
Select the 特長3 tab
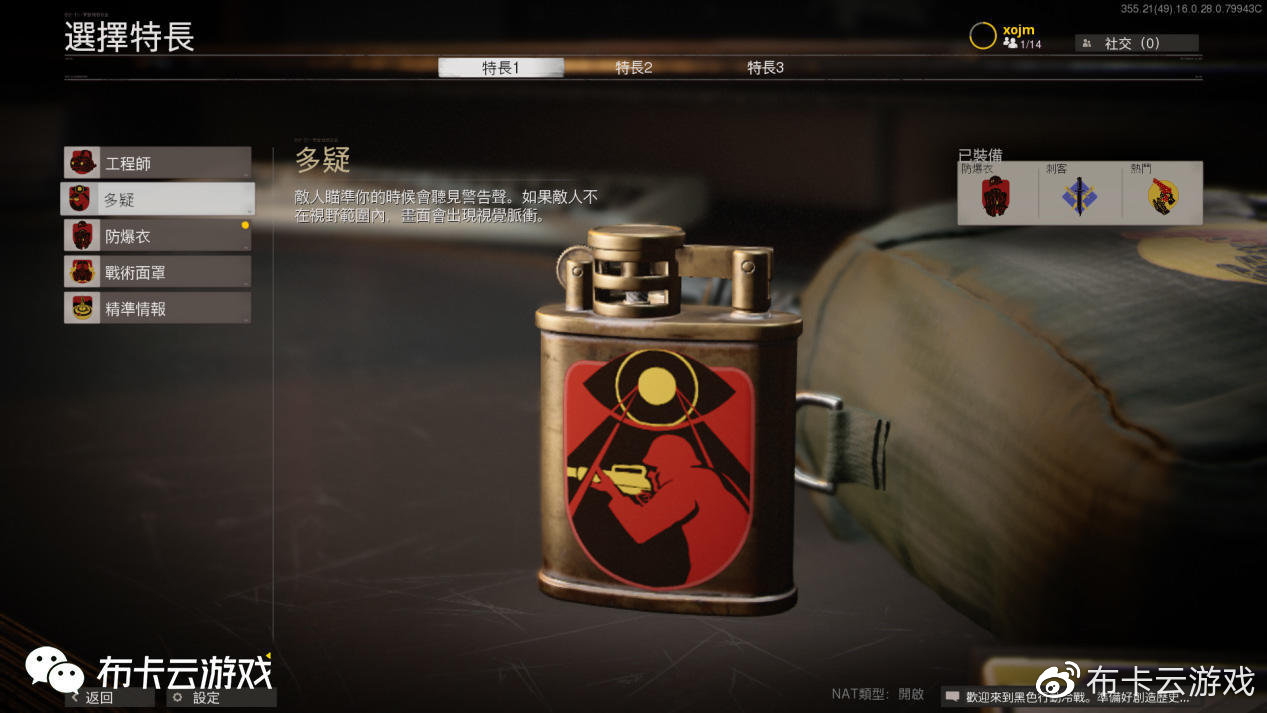[765, 68]
